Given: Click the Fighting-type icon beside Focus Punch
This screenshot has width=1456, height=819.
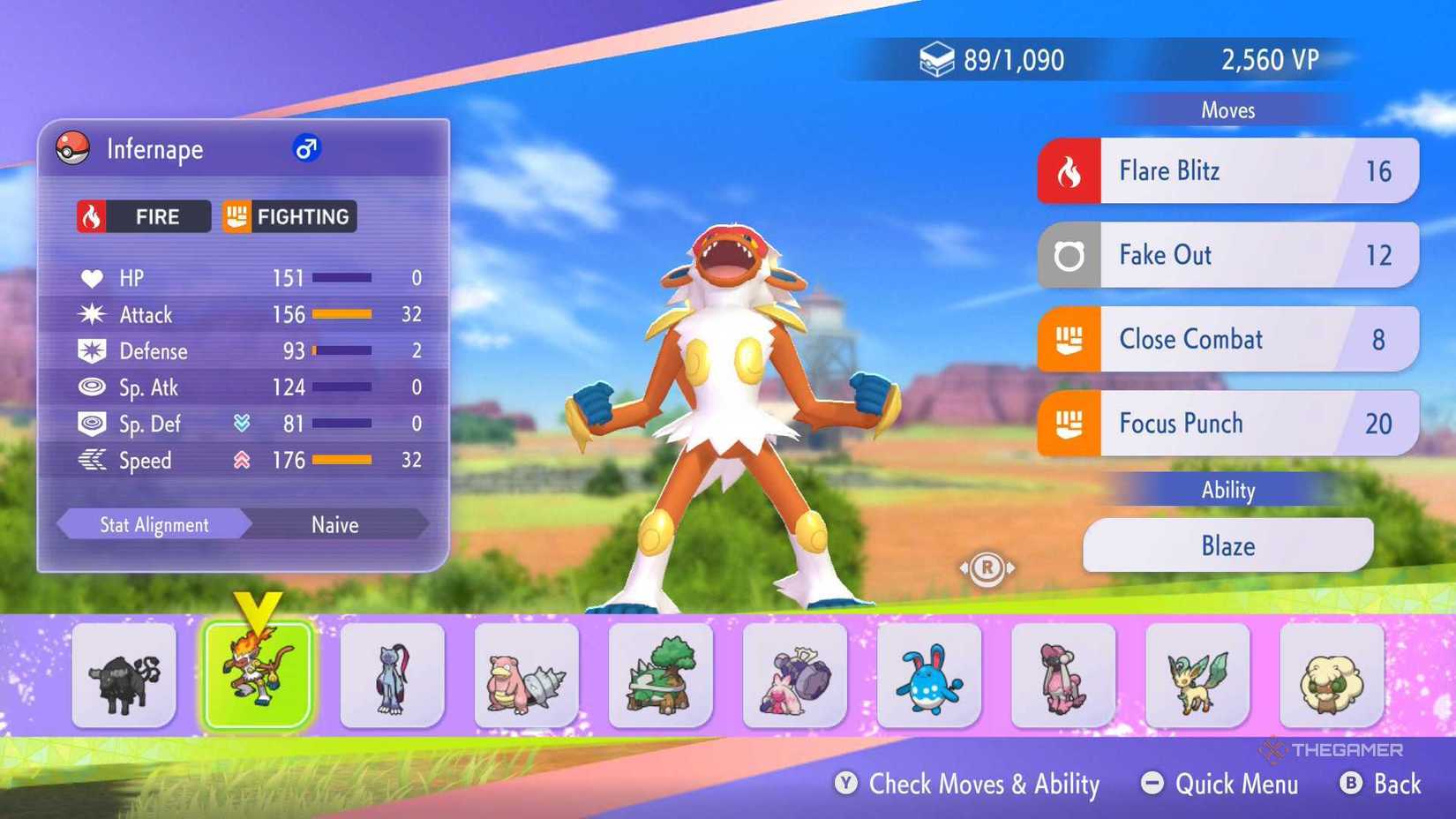Looking at the screenshot, I should (1070, 423).
